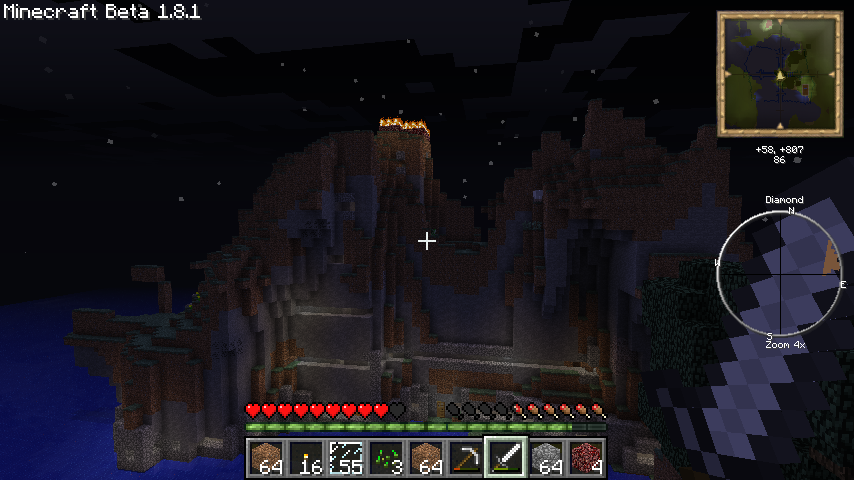The image size is (854, 480).
Task: Select the torch stack in the hotbar
Action: pos(306,458)
